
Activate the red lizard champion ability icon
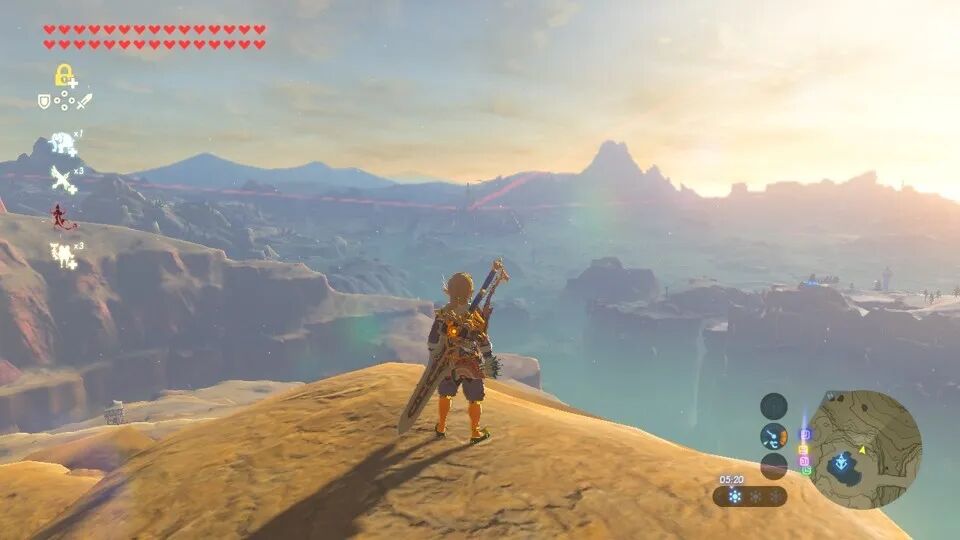[64, 217]
